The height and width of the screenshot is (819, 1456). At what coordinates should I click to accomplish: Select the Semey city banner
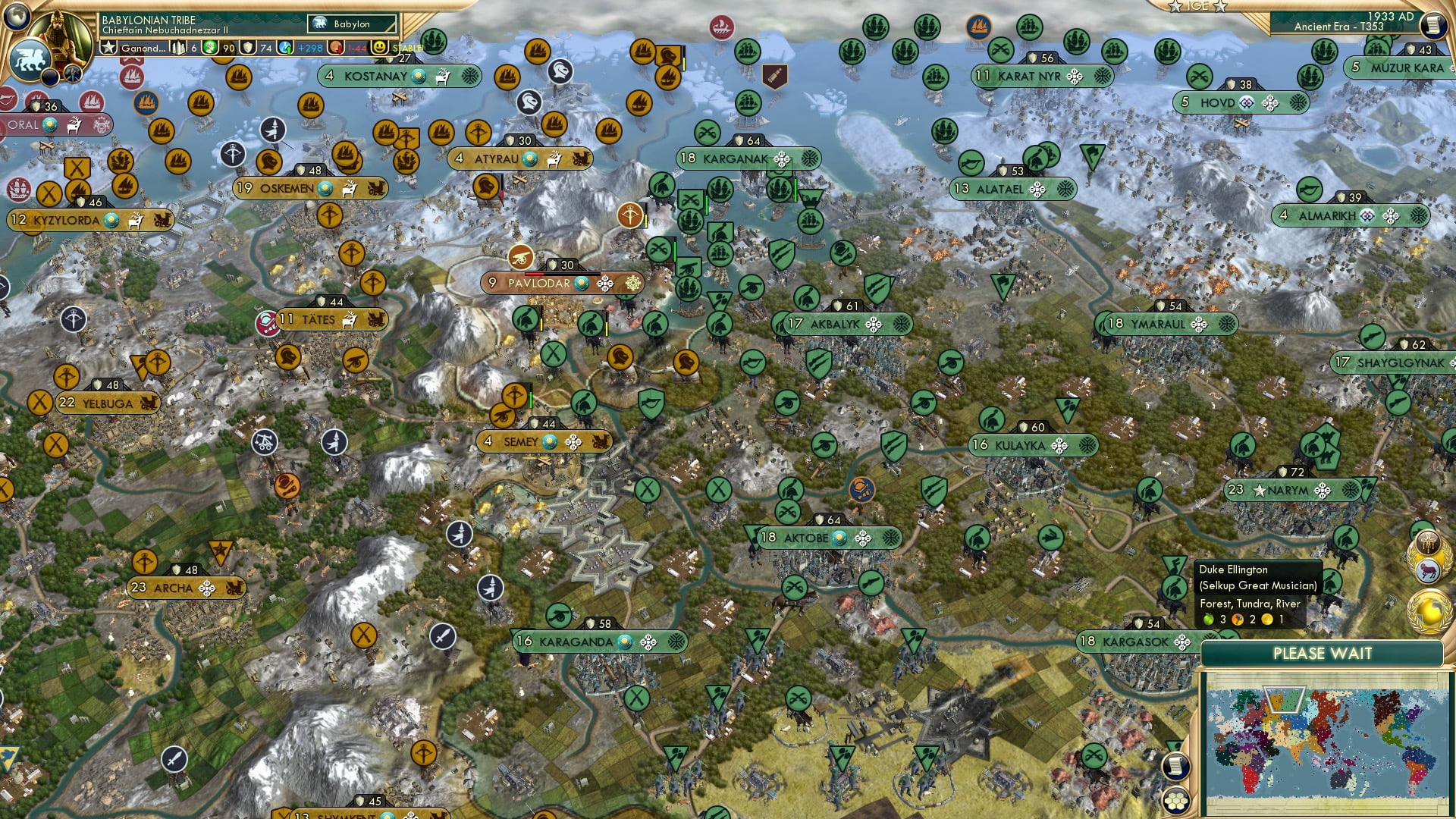[523, 441]
